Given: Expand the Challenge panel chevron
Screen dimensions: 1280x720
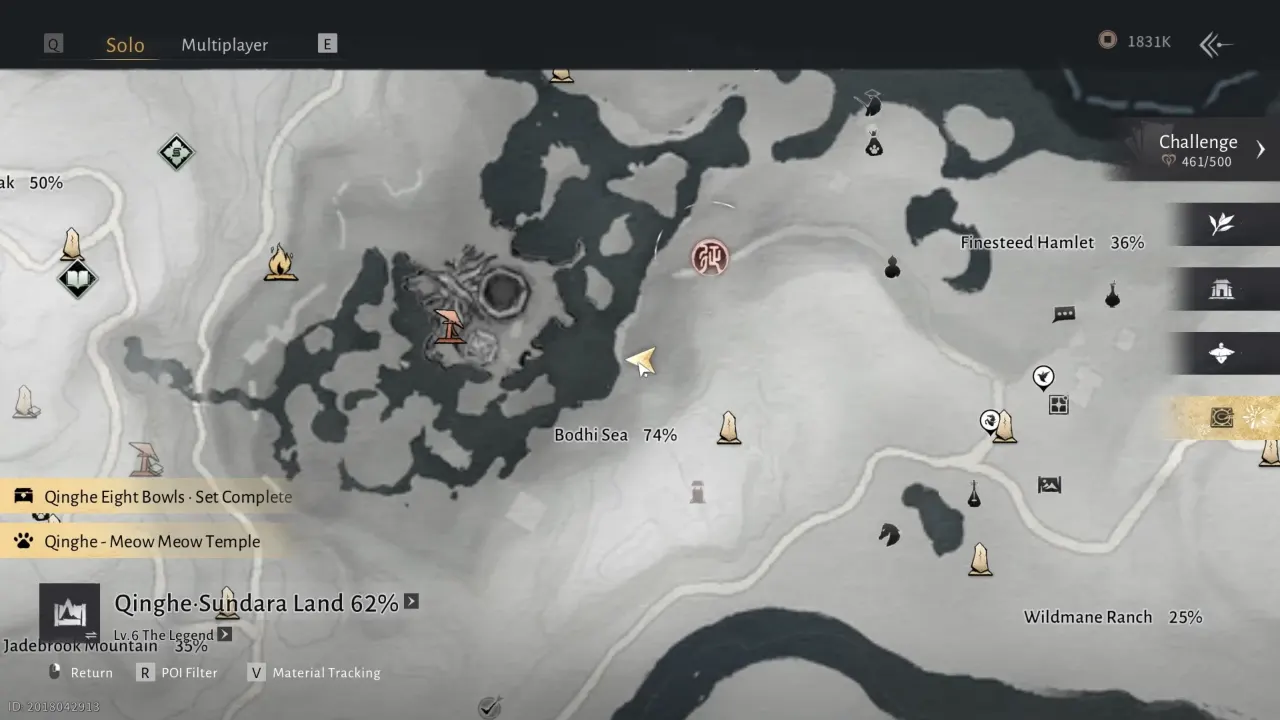Looking at the screenshot, I should tap(1261, 148).
